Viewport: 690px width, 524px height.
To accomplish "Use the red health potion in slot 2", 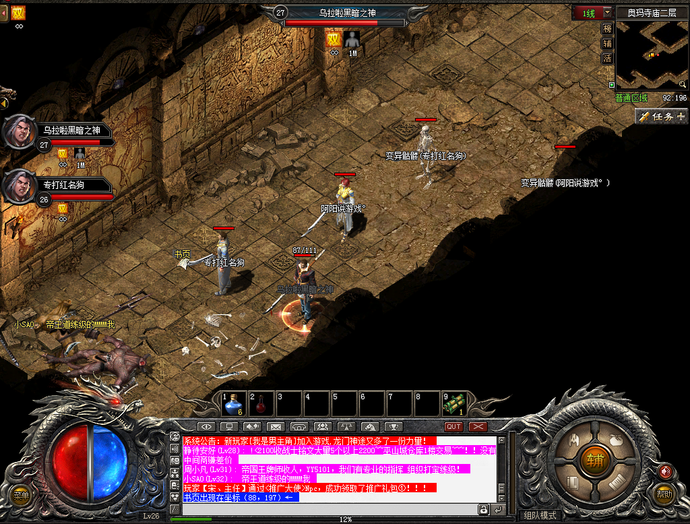I will 260,403.
